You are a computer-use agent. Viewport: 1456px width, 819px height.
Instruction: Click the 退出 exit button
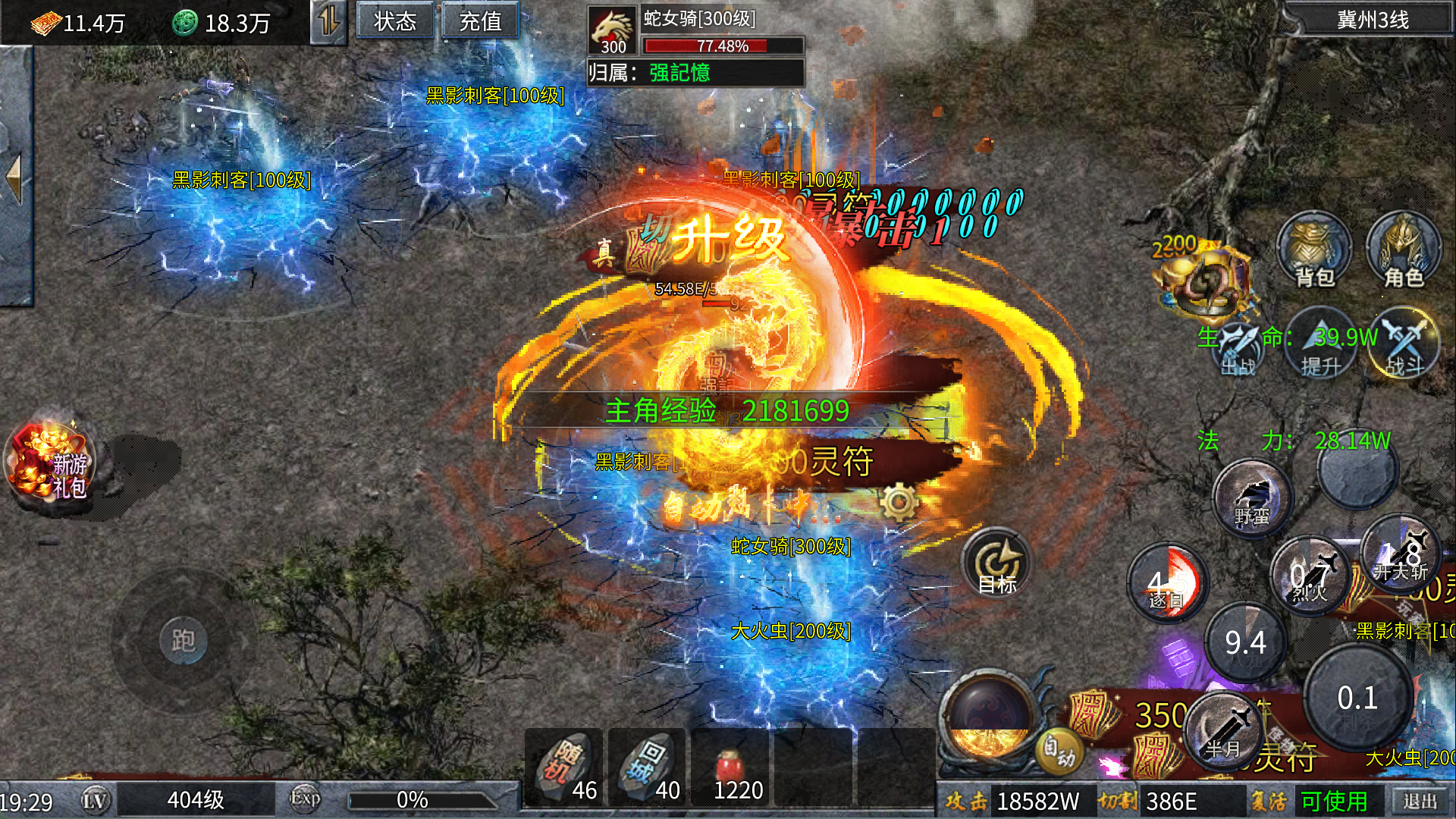click(1420, 801)
